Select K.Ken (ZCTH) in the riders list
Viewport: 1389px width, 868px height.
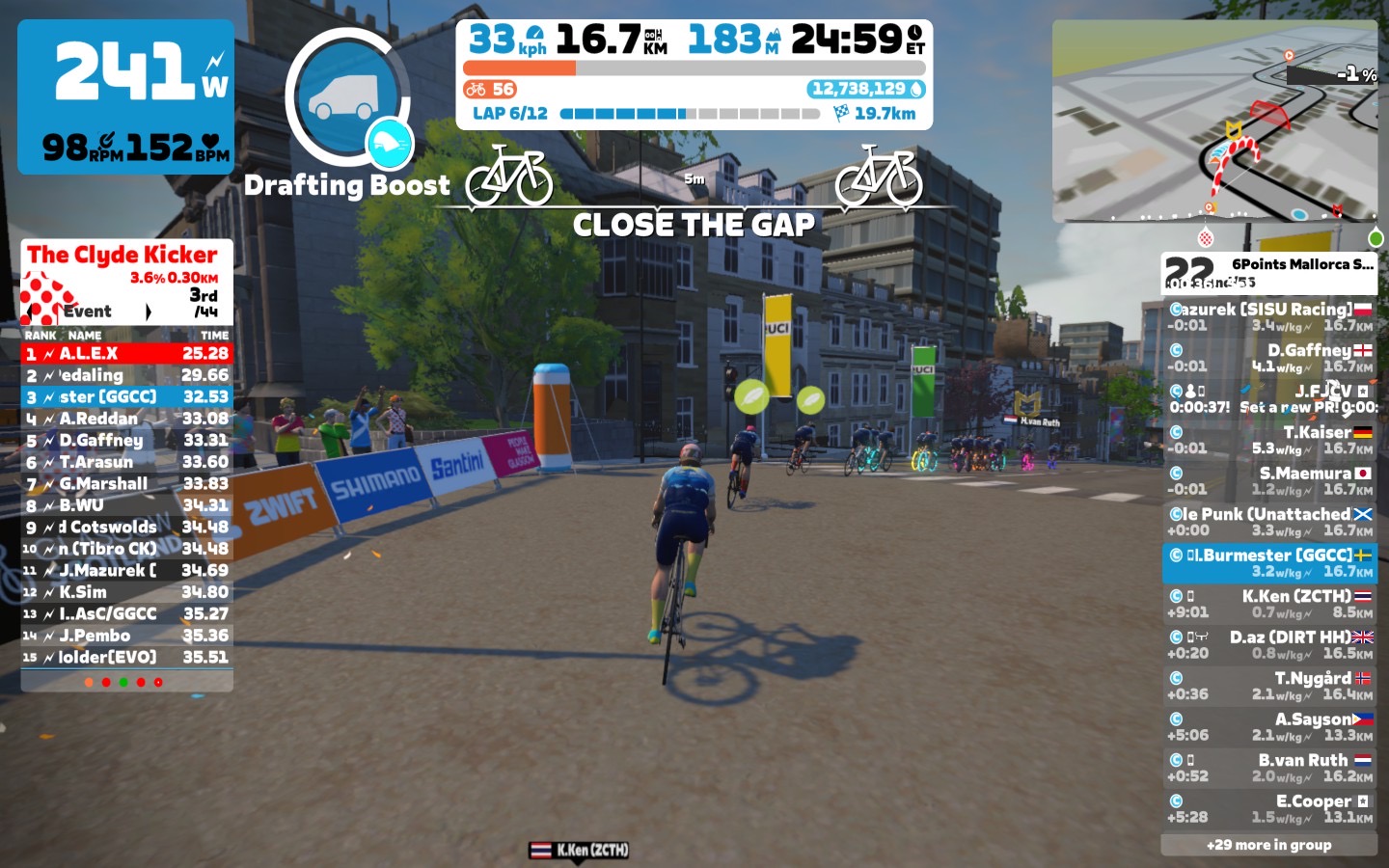click(x=1269, y=604)
